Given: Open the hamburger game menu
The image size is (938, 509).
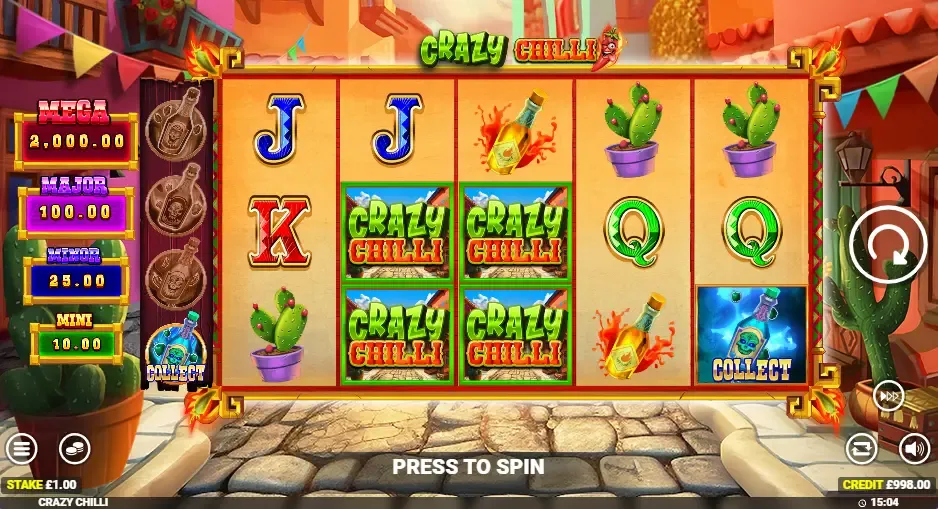Looking at the screenshot, I should (x=20, y=448).
